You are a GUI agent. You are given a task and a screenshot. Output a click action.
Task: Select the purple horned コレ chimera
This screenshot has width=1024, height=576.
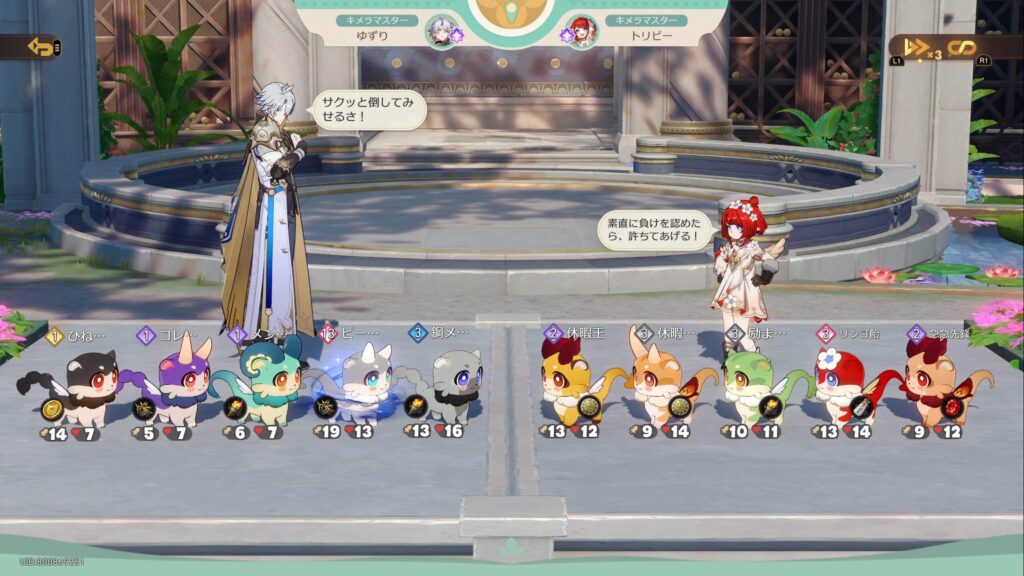tap(176, 385)
